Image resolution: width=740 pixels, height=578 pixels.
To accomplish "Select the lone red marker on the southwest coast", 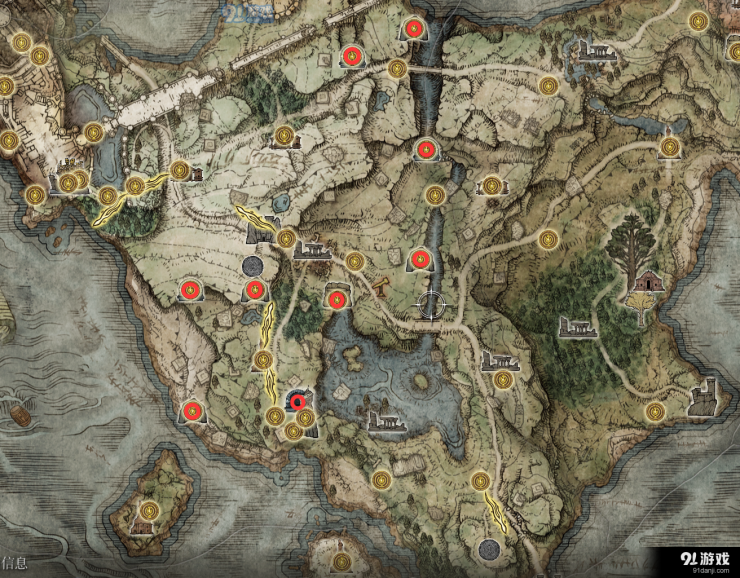I will pos(191,410).
